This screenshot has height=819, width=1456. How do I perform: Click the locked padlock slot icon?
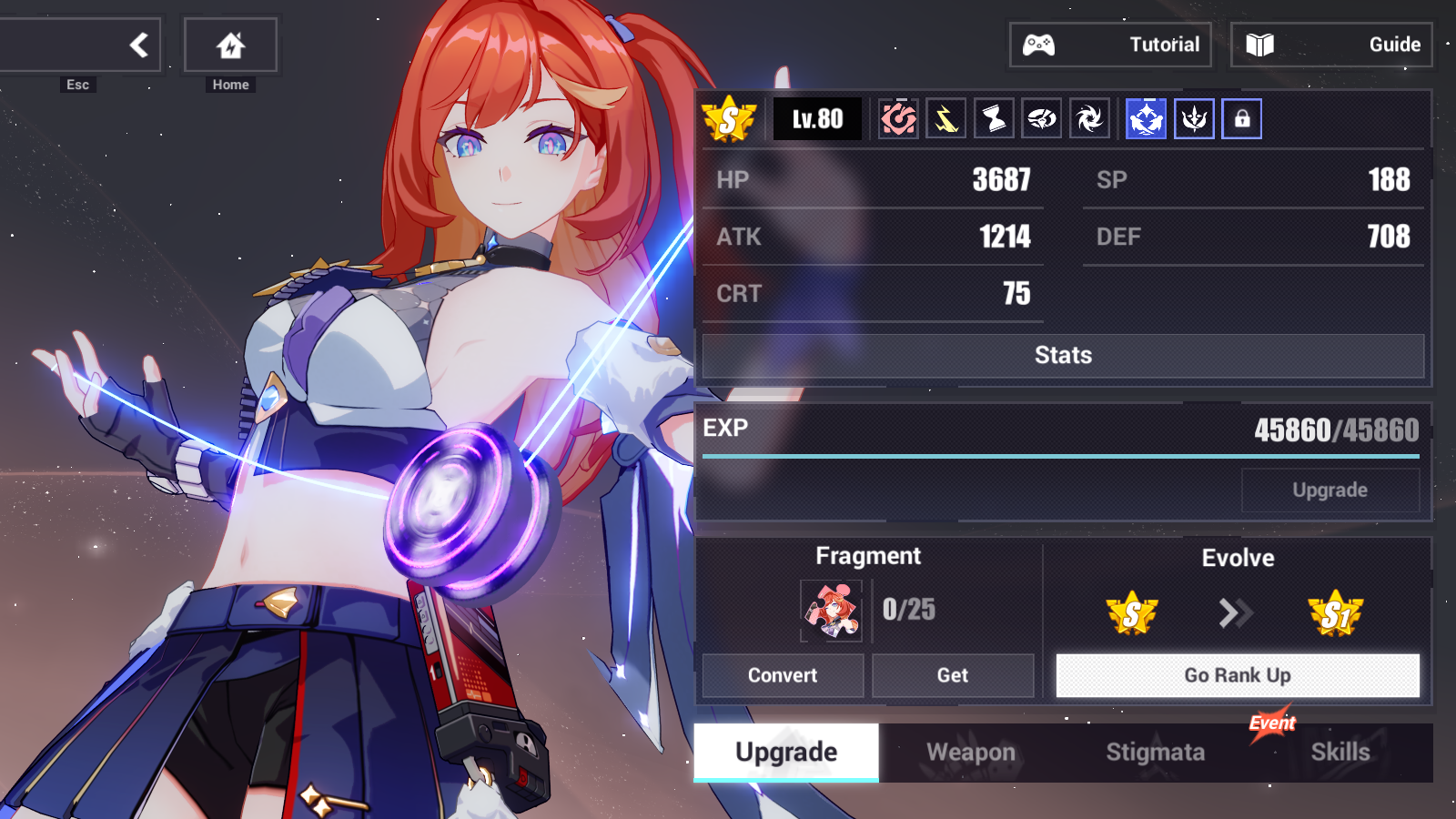[x=1243, y=117]
